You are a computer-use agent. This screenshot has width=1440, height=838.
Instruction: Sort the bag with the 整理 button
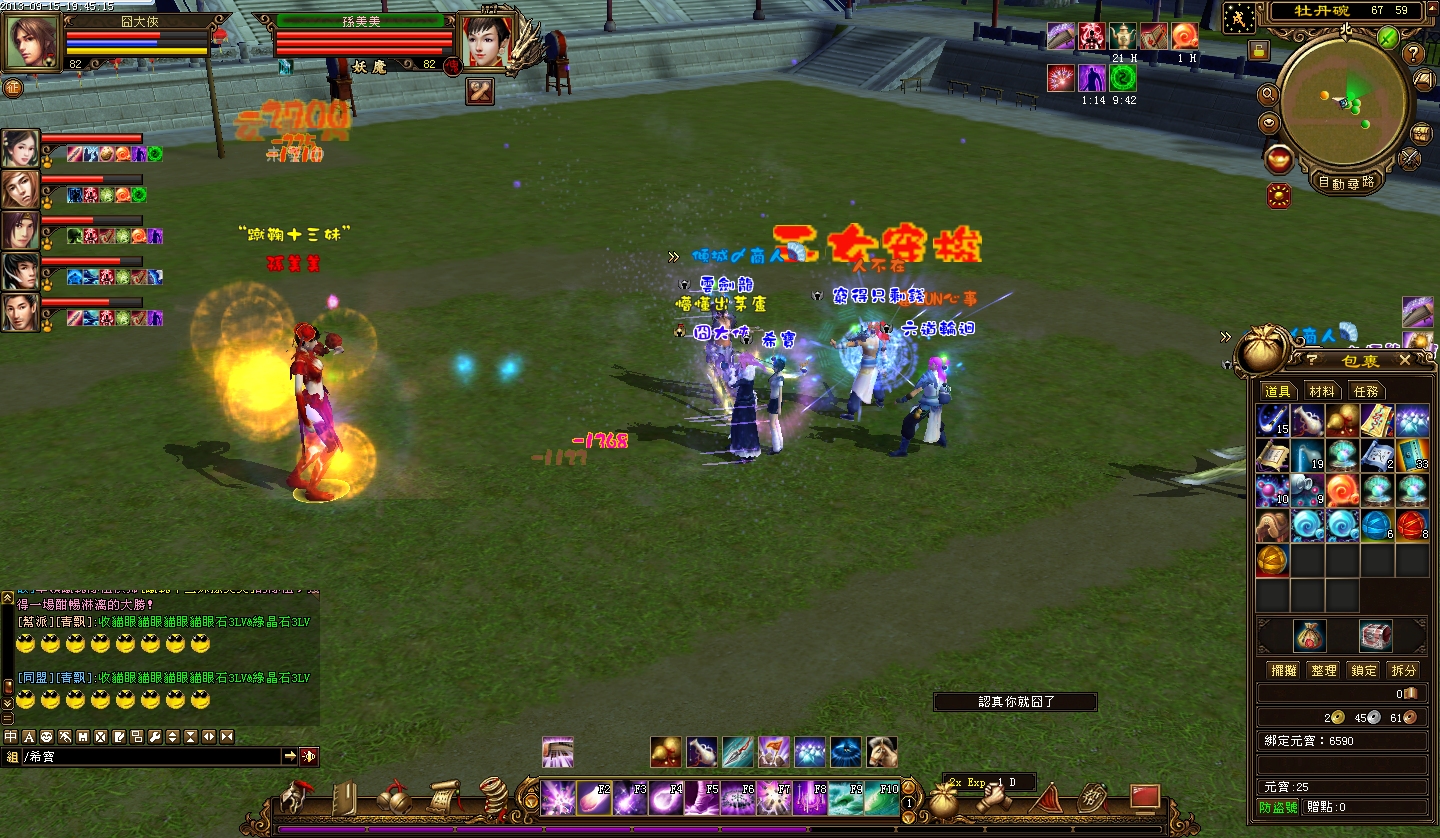tap(1324, 670)
